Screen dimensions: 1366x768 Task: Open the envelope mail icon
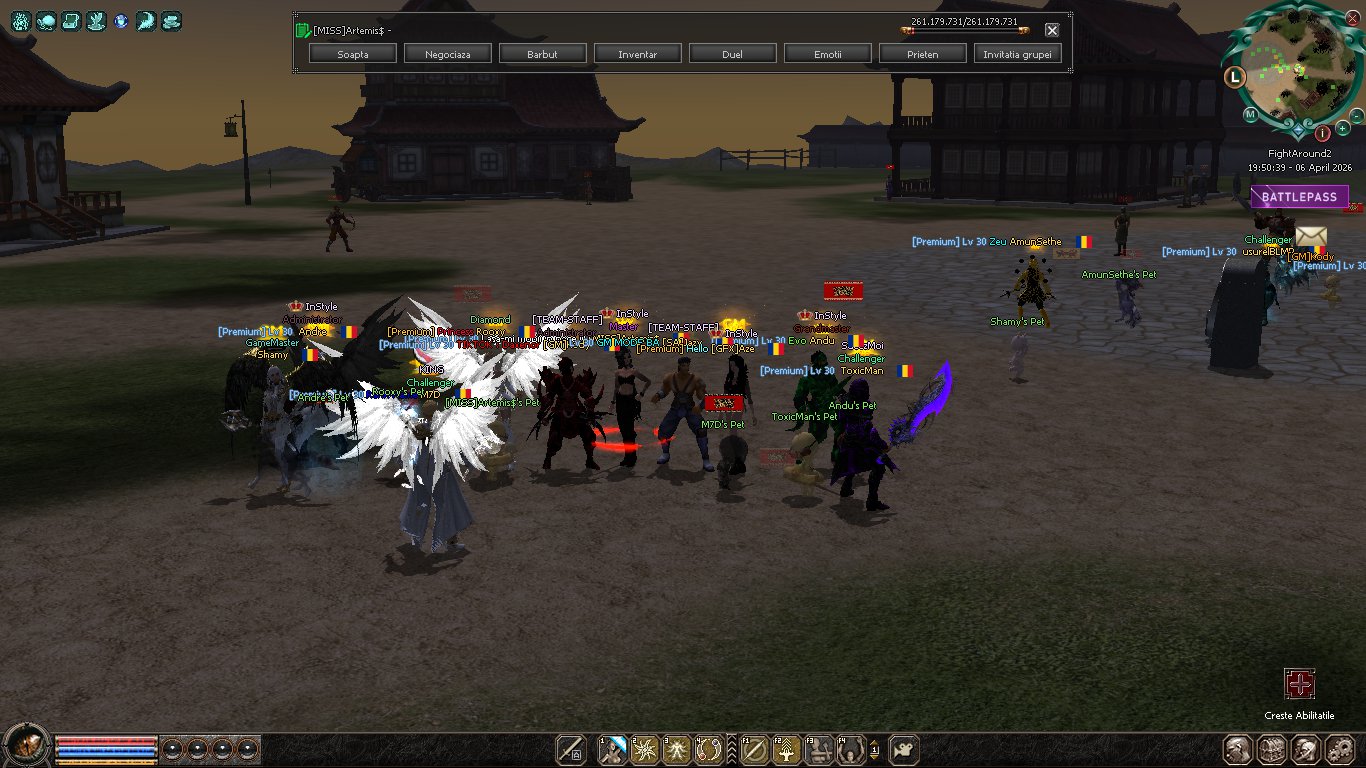point(1311,237)
